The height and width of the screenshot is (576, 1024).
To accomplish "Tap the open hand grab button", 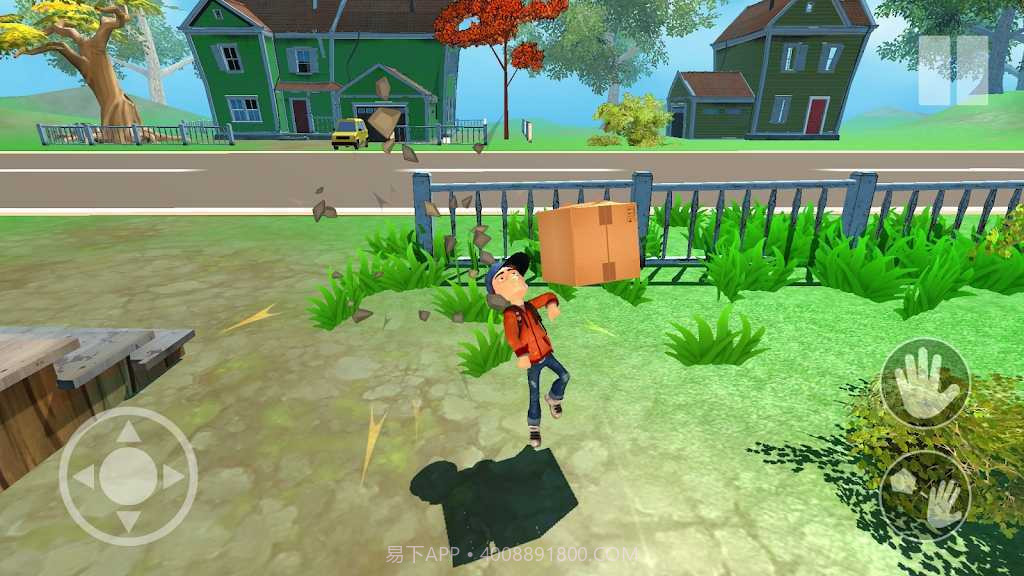I will (x=925, y=383).
